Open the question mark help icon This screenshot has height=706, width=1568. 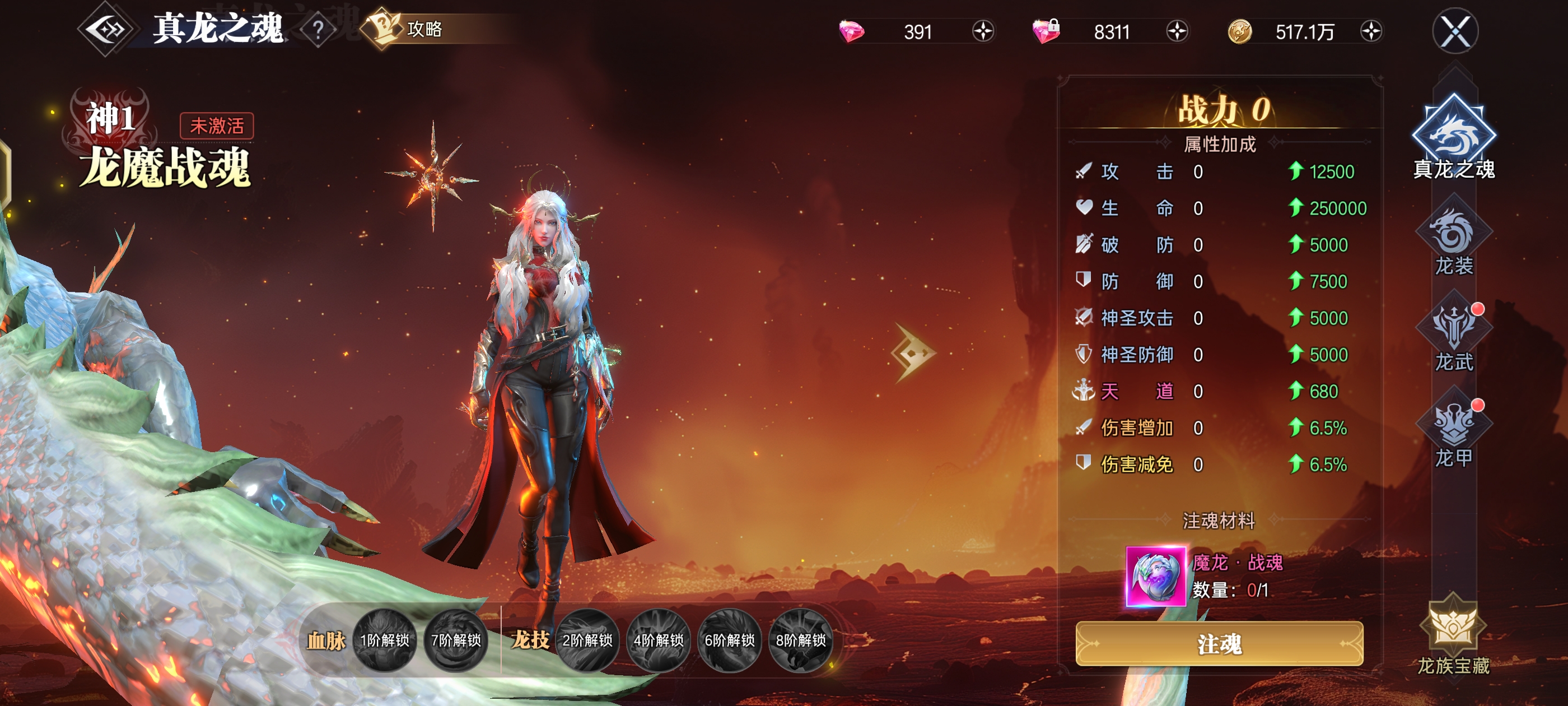click(x=318, y=30)
